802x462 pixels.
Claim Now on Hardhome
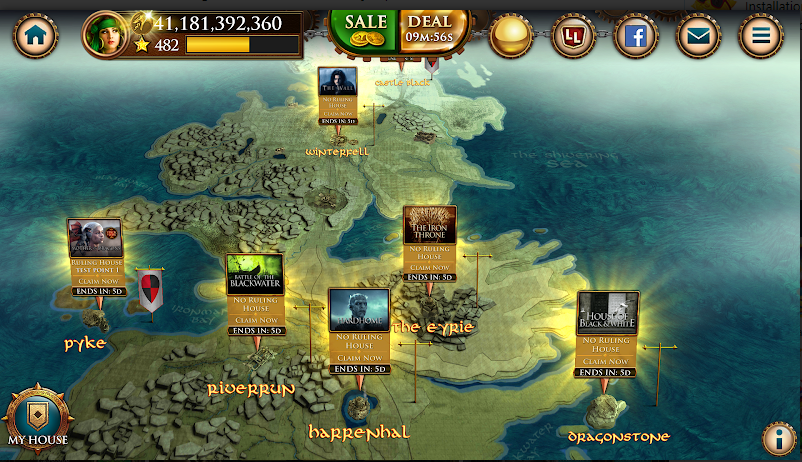coord(358,358)
